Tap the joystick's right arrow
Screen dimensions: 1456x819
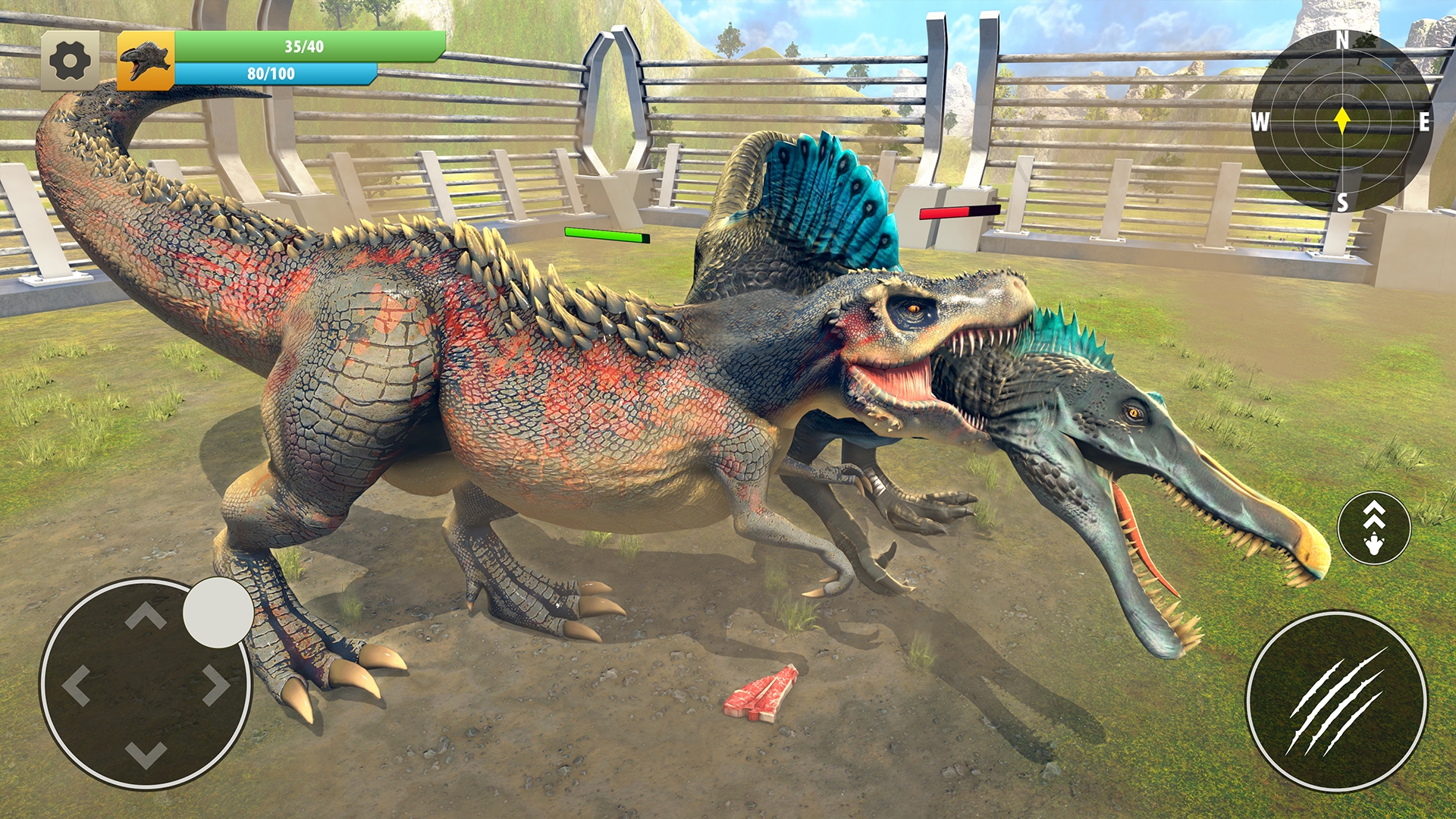click(x=215, y=686)
